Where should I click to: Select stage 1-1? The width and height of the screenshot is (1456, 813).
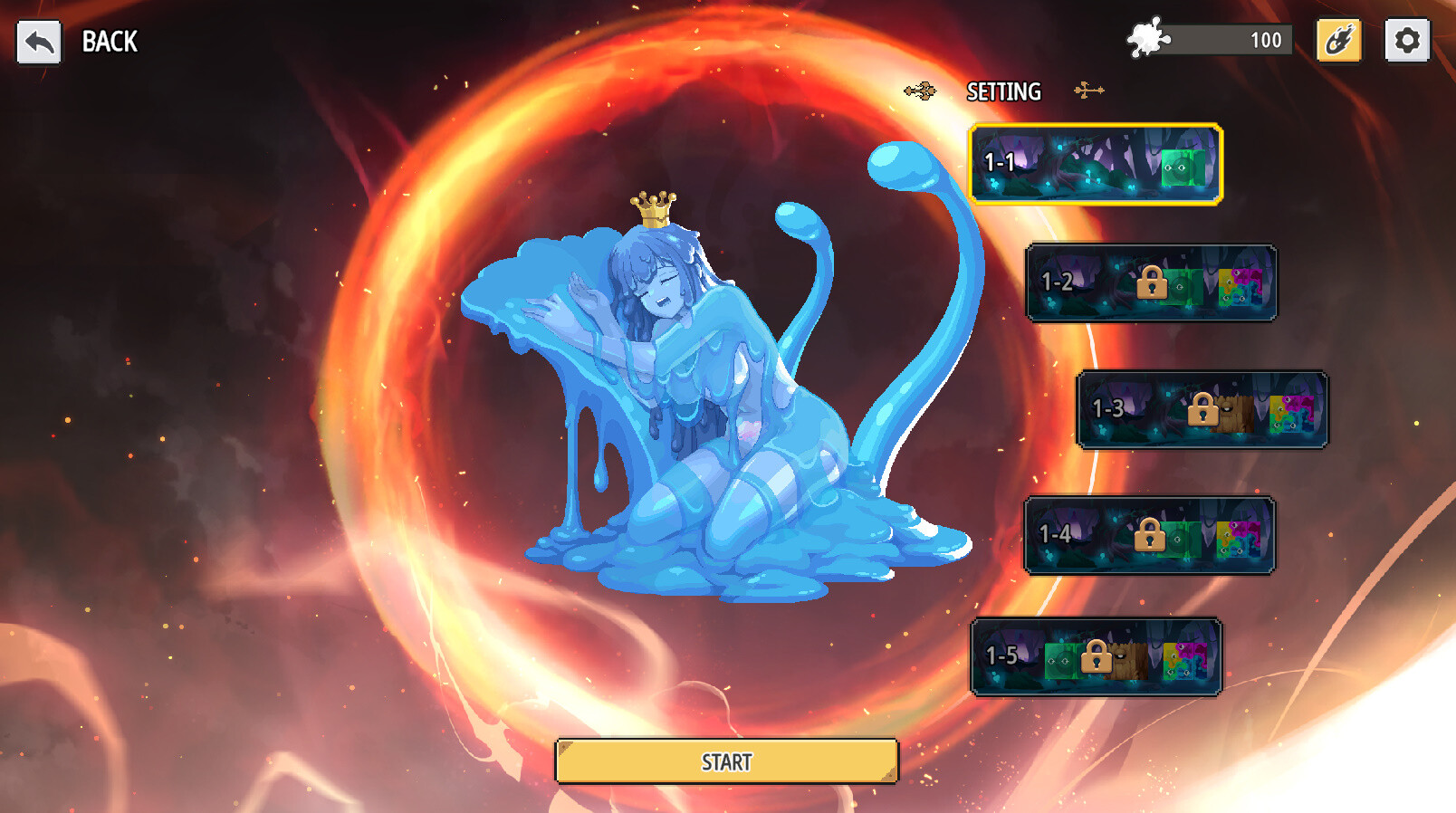1096,164
